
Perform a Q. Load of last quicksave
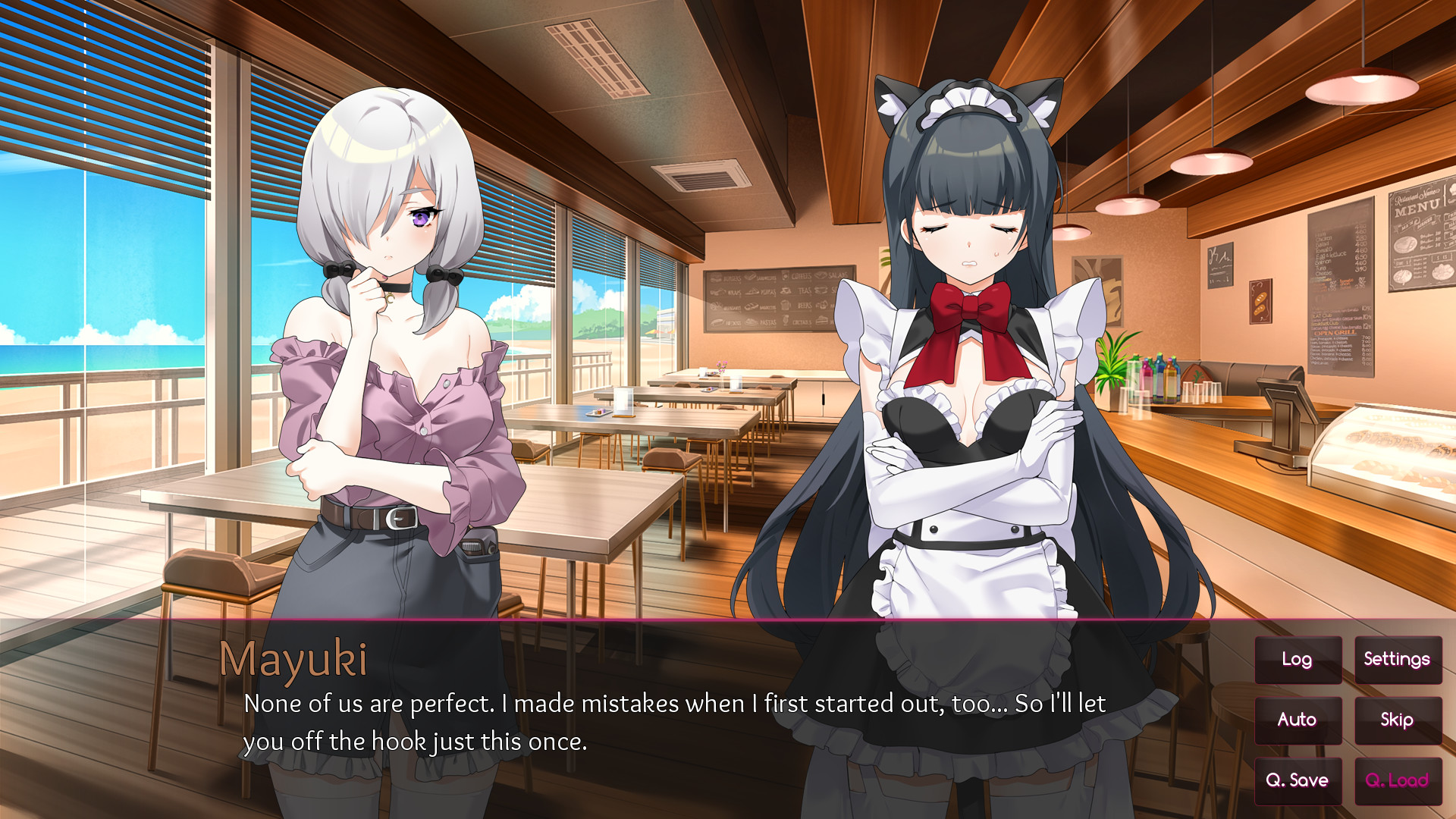(x=1399, y=780)
